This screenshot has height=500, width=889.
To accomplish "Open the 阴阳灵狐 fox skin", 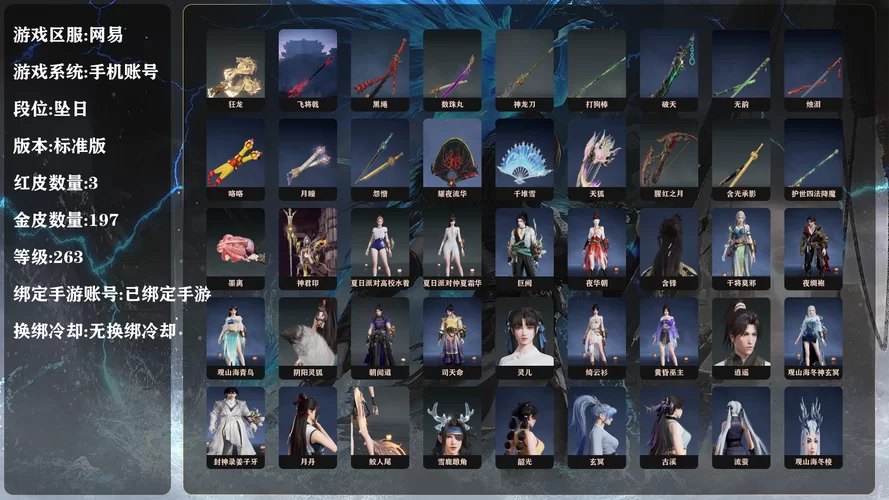I will [x=307, y=332].
